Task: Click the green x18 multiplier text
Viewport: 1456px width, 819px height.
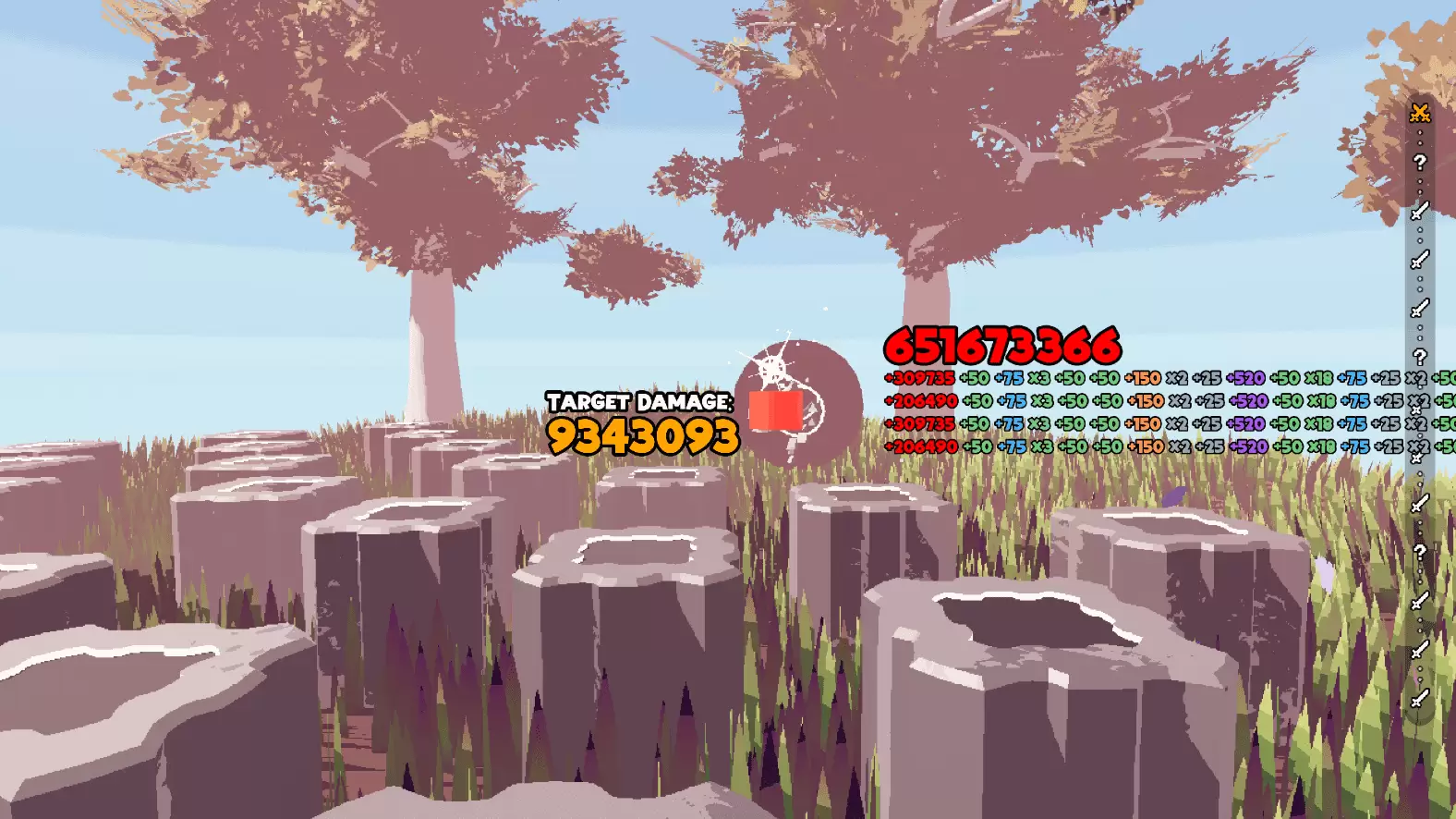Action: tap(1320, 378)
